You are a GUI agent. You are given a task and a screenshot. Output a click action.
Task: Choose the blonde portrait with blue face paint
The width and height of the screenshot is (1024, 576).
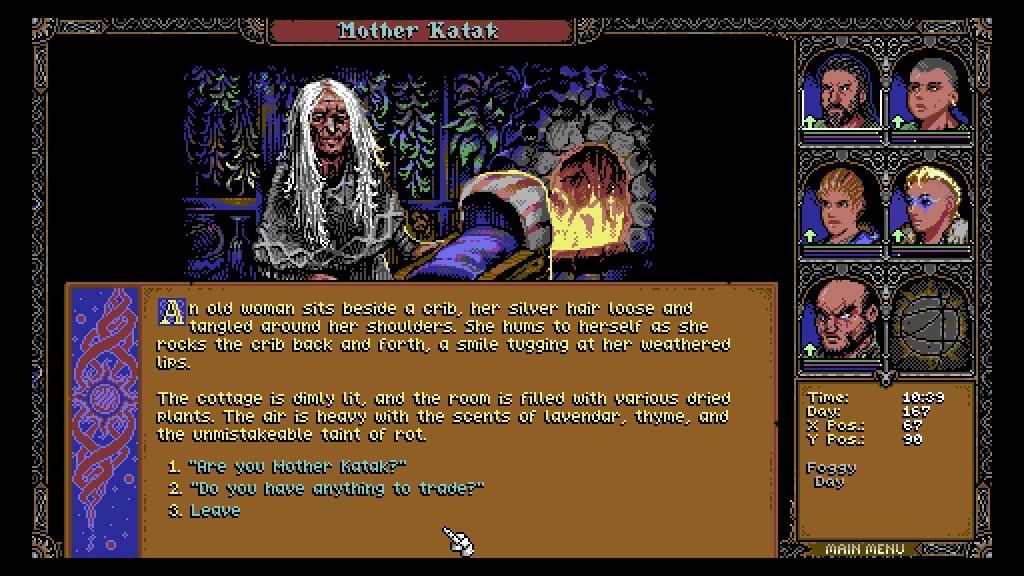pyautogui.click(x=930, y=206)
